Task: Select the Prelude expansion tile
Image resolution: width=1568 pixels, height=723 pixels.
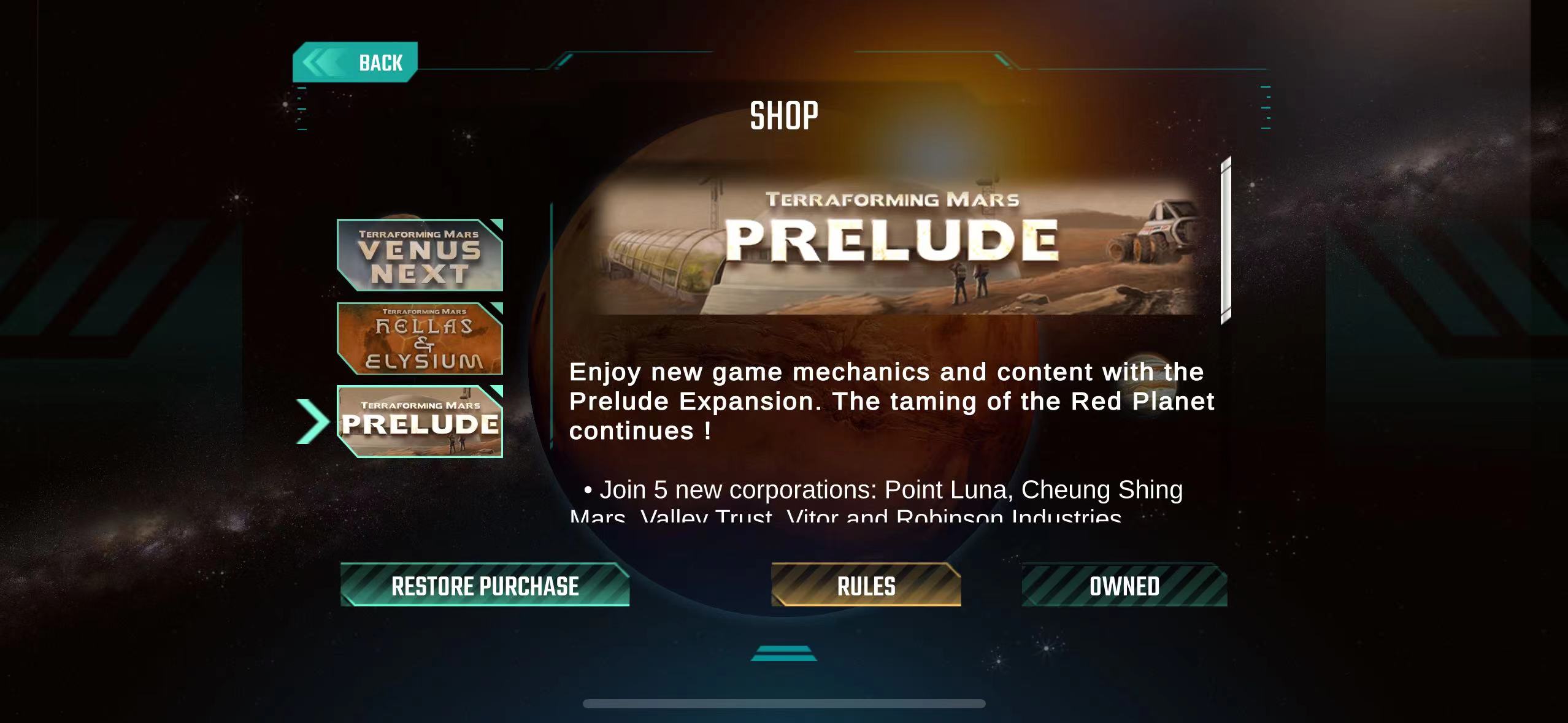Action: [420, 422]
